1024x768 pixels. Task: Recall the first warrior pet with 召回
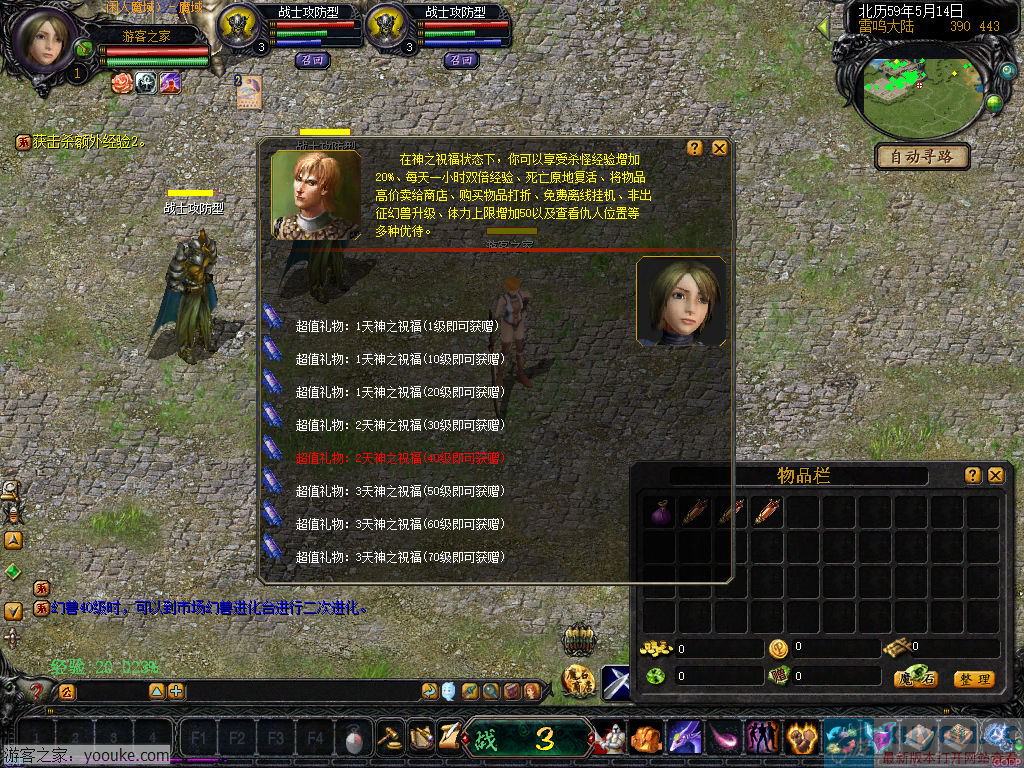[313, 60]
